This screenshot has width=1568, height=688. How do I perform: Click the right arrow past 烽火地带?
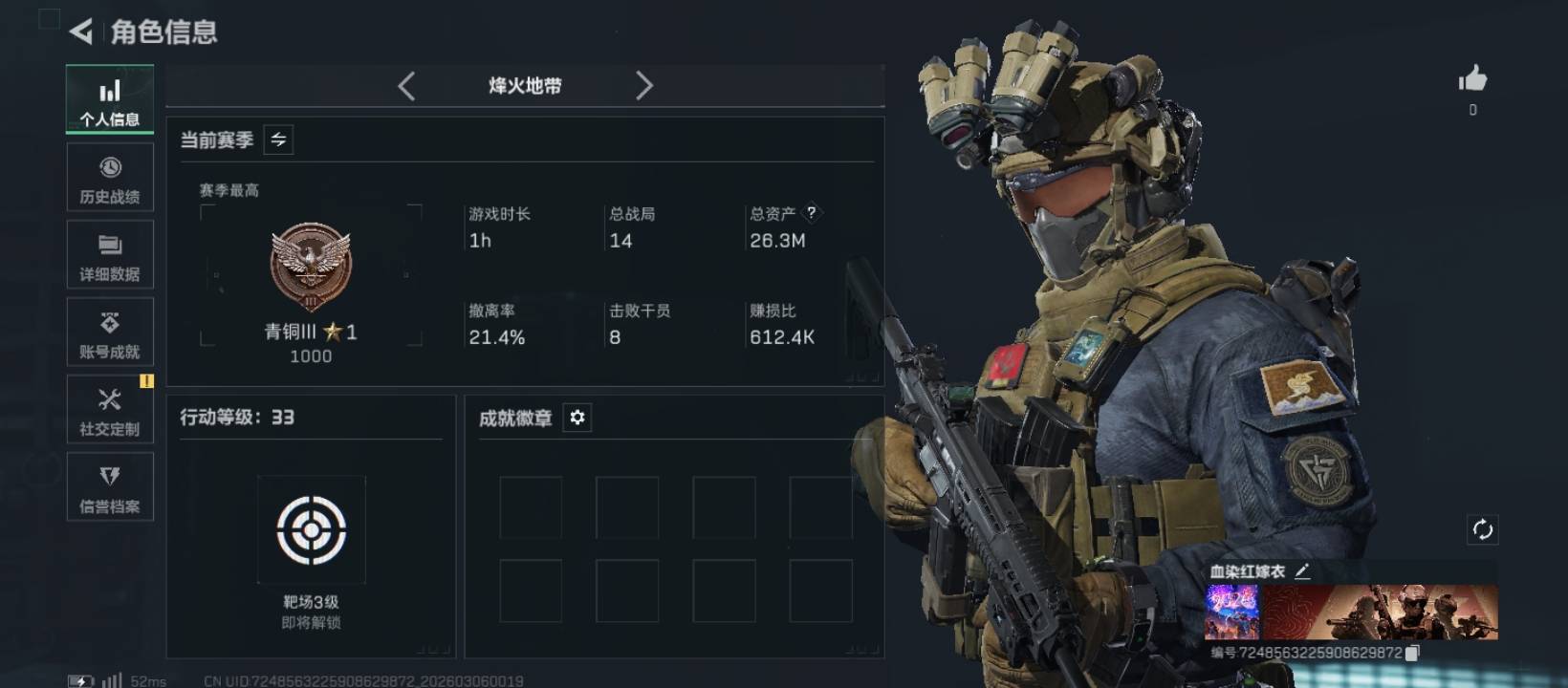(x=644, y=85)
